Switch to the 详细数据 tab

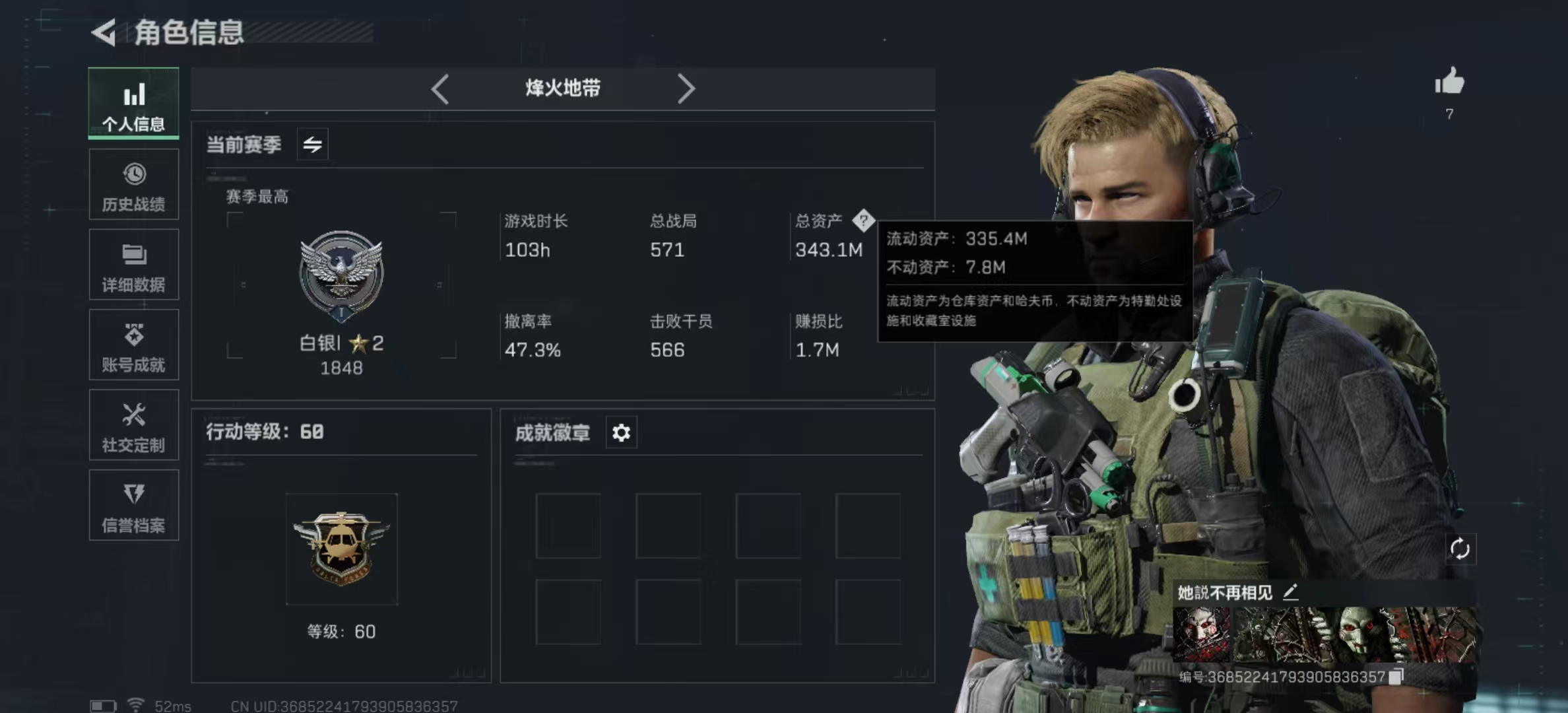click(134, 265)
